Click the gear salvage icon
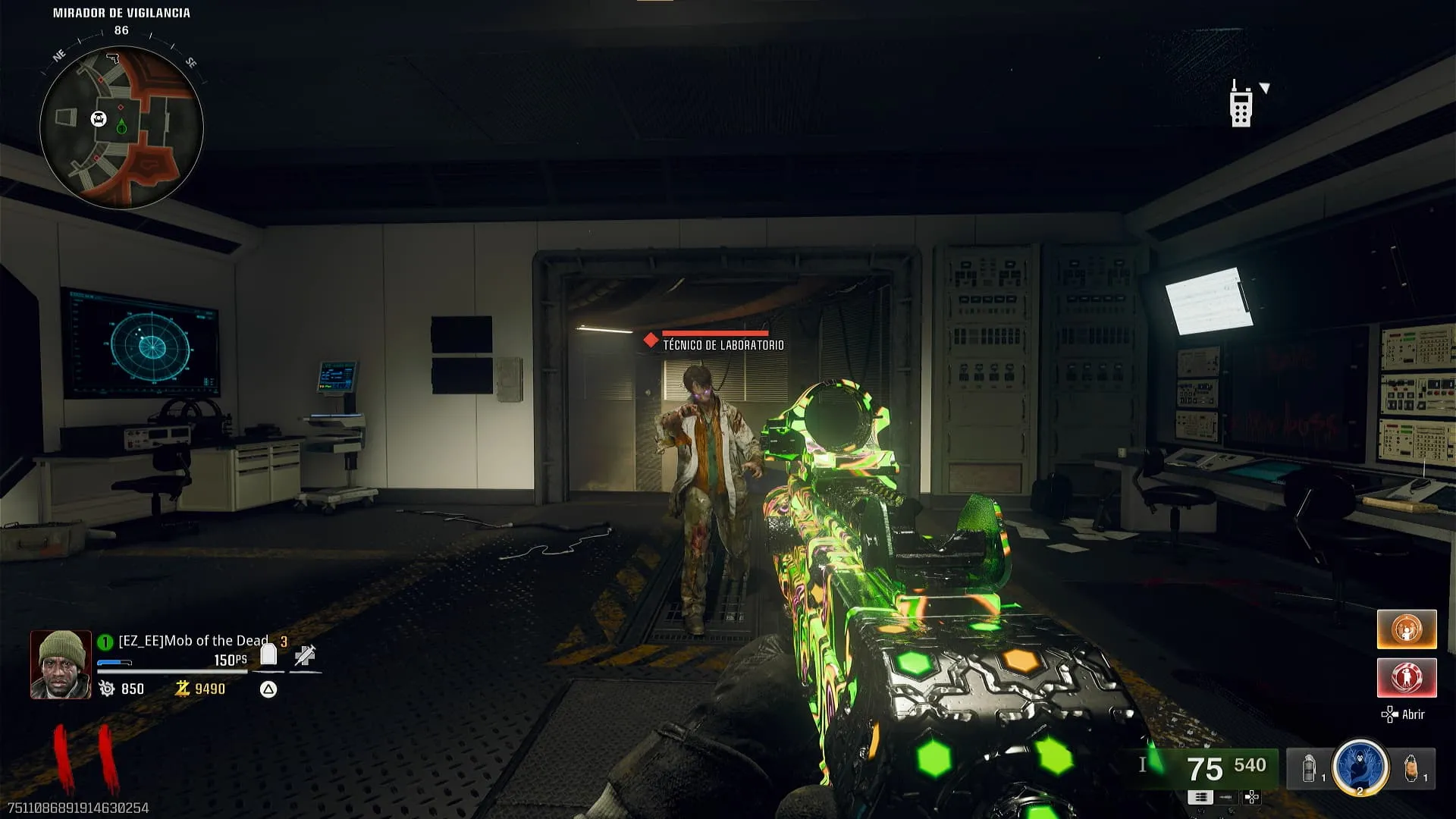 pyautogui.click(x=107, y=689)
